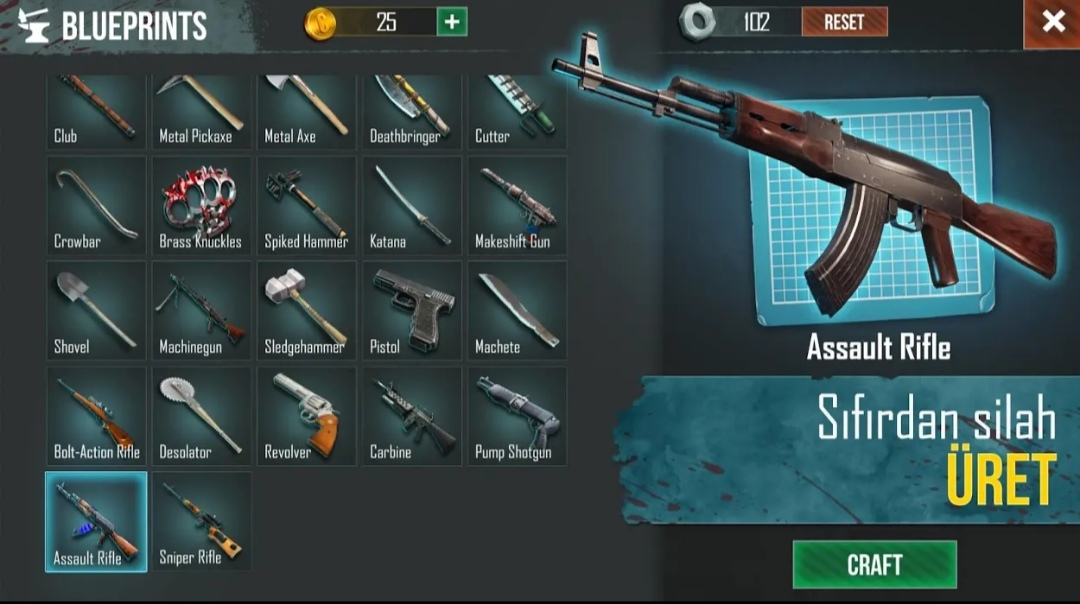The height and width of the screenshot is (604, 1080).
Task: Select the Pistol blueprint
Action: (x=411, y=310)
